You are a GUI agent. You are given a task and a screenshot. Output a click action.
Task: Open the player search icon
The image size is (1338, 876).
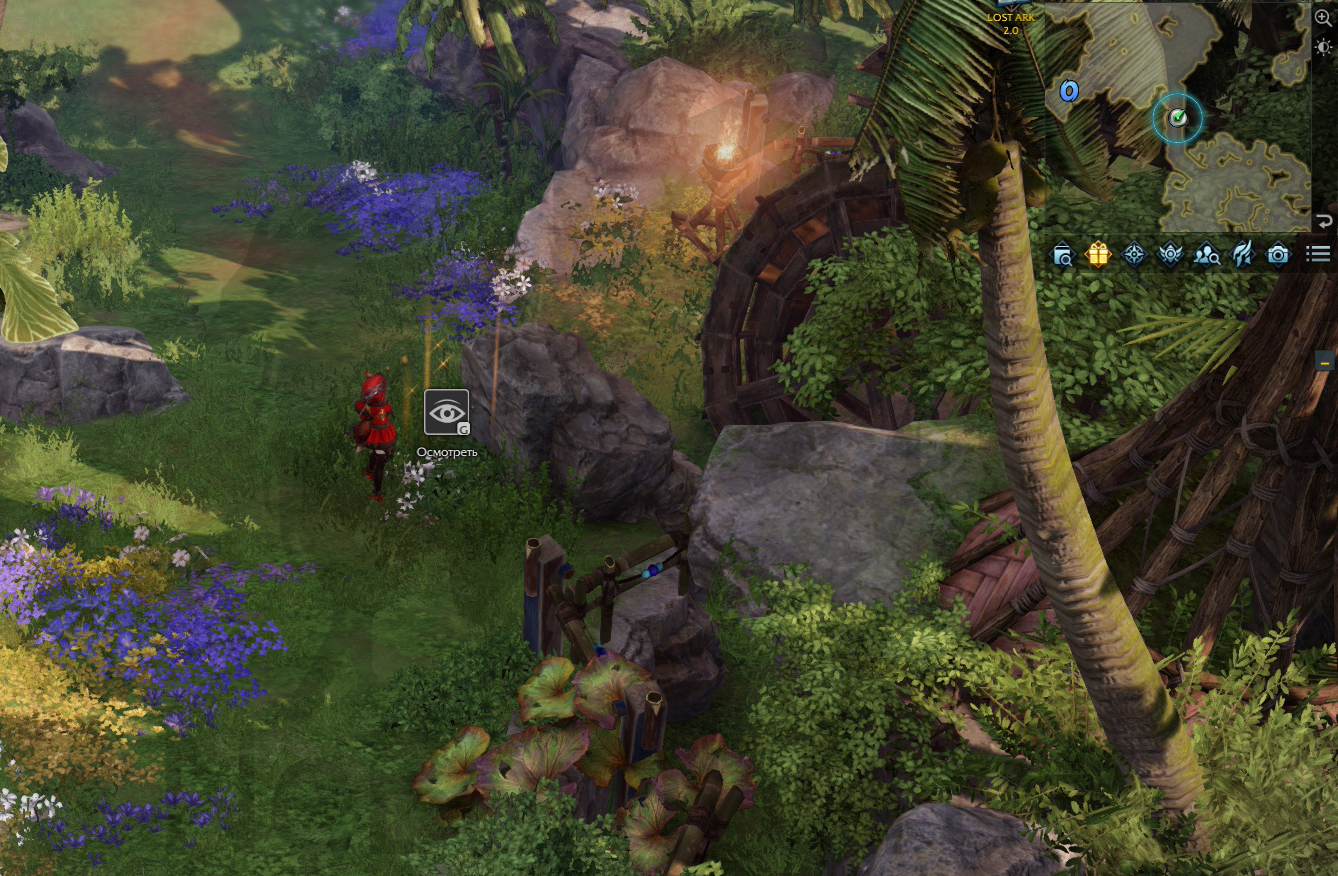pyautogui.click(x=1206, y=255)
